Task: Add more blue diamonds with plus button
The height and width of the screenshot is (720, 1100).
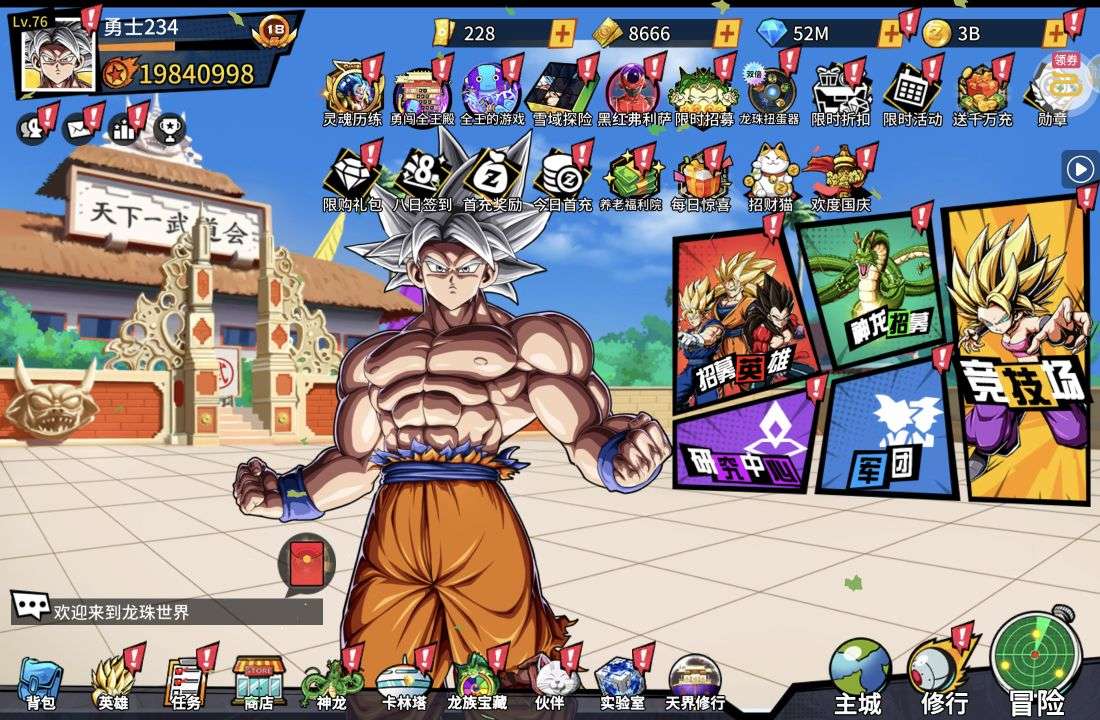Action: click(889, 33)
